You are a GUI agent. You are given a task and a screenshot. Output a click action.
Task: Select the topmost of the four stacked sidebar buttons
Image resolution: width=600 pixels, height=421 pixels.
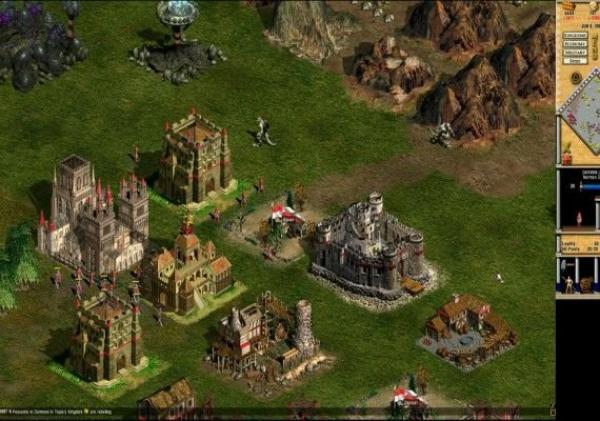573,33
